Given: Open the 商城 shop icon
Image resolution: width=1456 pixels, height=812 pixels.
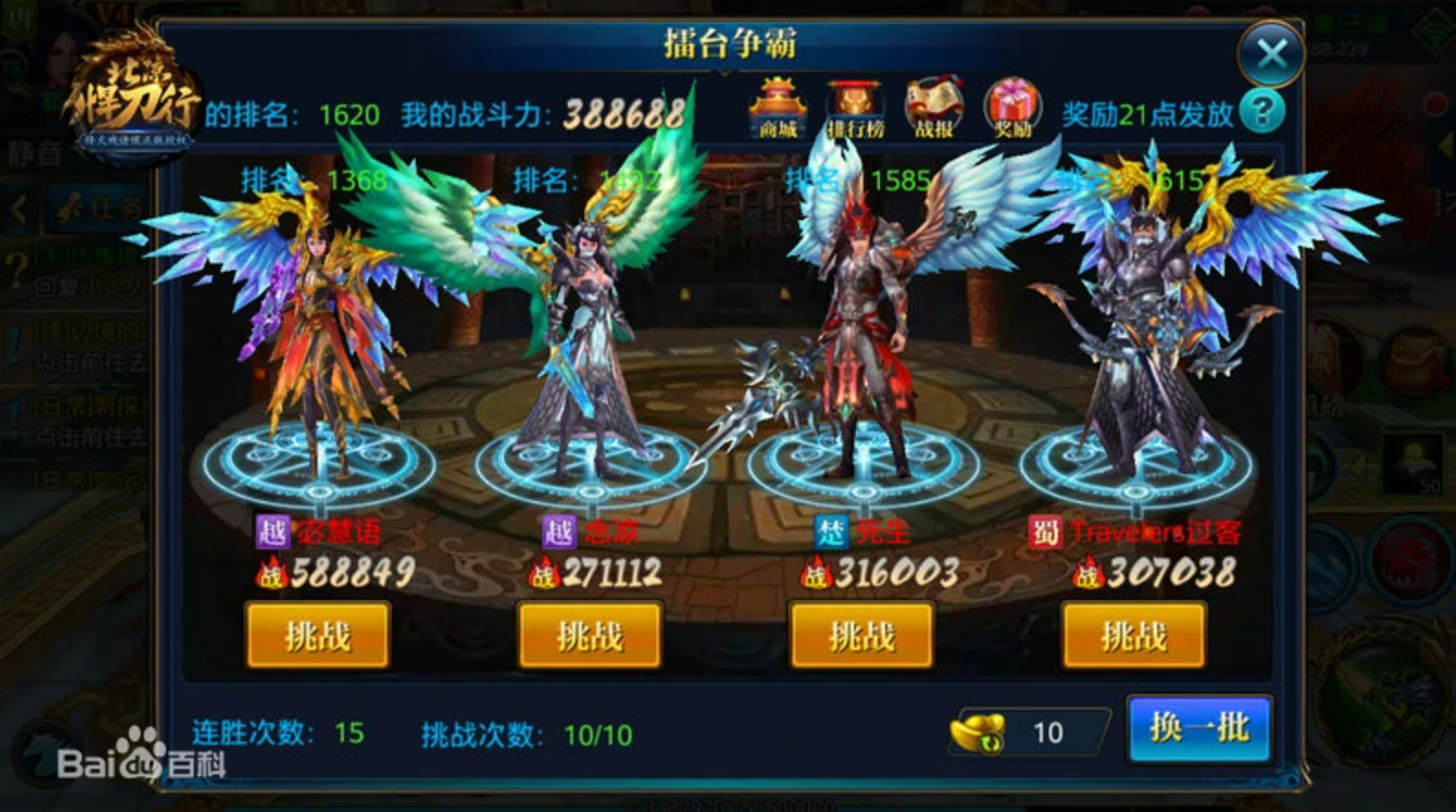Looking at the screenshot, I should tap(779, 106).
